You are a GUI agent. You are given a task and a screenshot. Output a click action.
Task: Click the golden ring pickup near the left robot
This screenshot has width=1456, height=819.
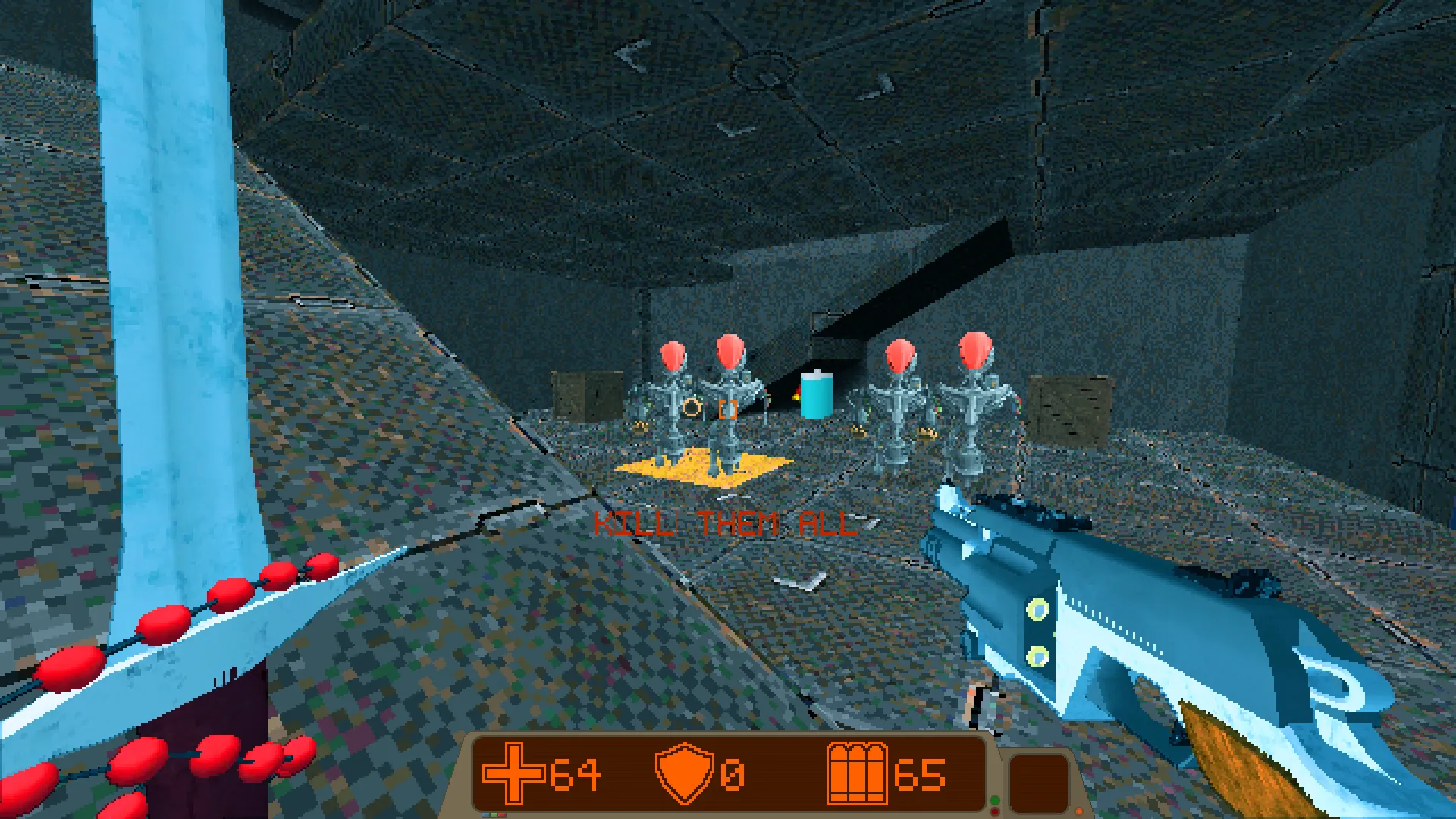[x=692, y=408]
